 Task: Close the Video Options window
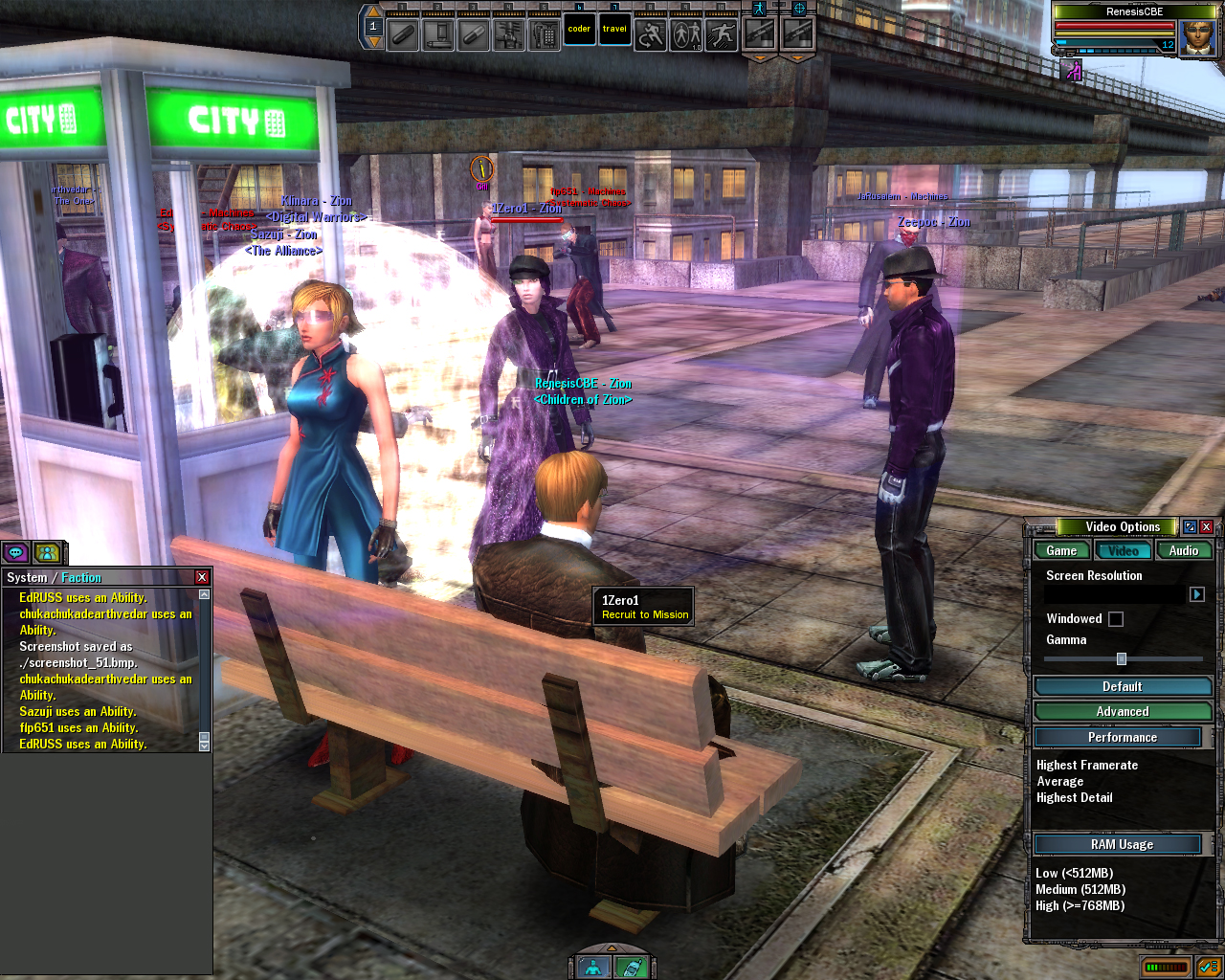pyautogui.click(x=1206, y=527)
